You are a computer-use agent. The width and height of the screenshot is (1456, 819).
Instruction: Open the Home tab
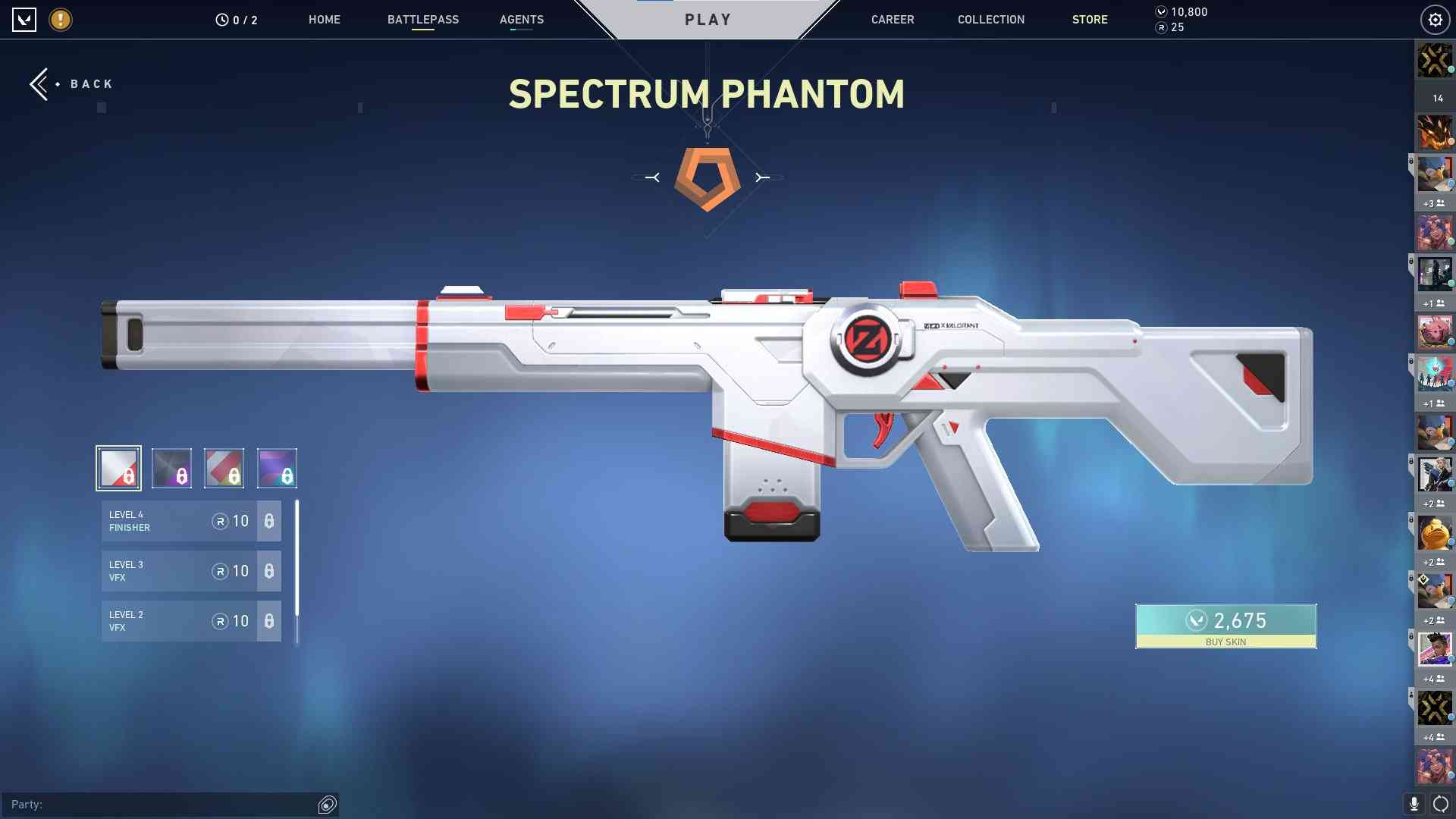coord(324,20)
